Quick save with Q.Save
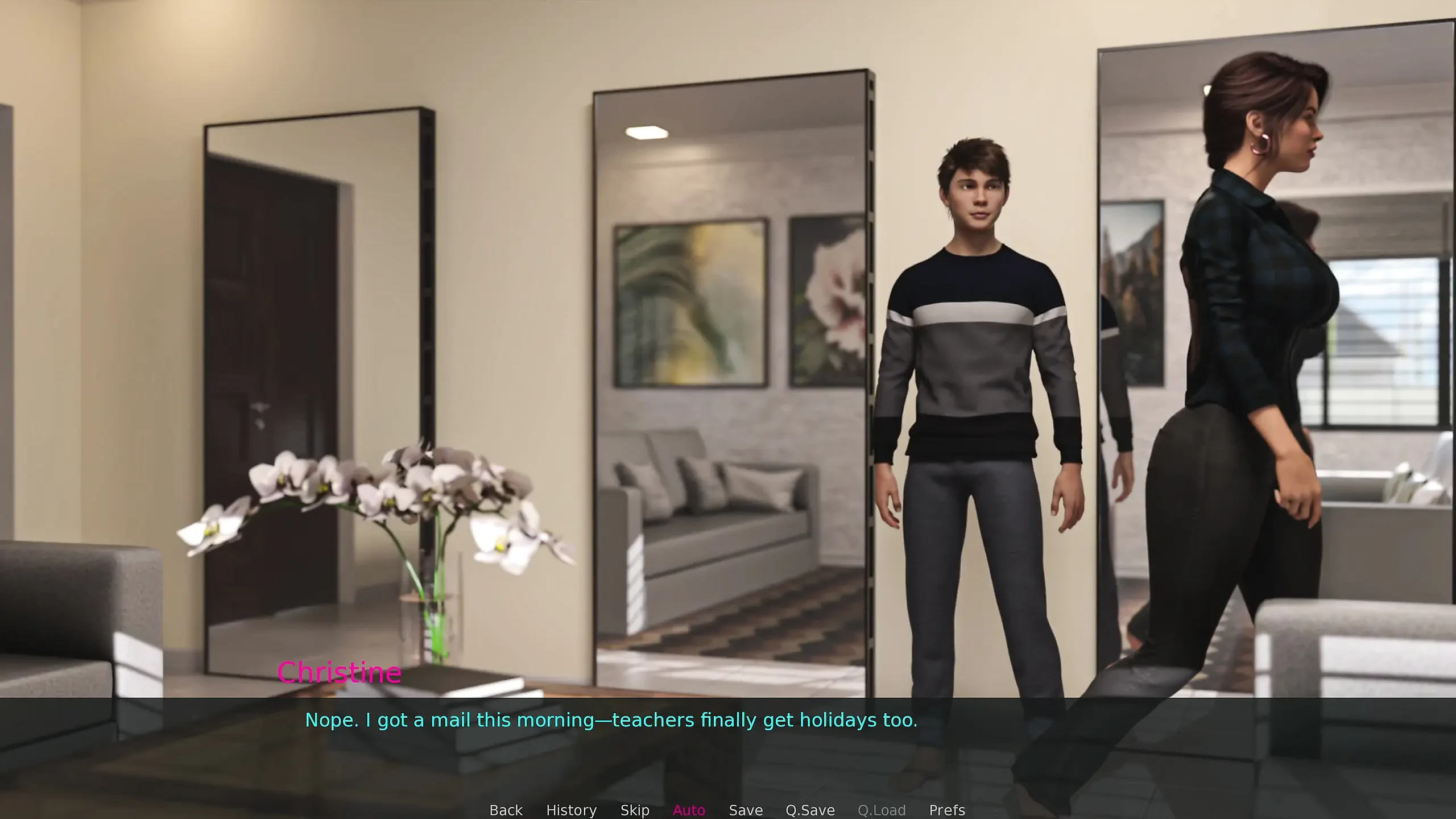This screenshot has height=819, width=1456. tap(810, 809)
